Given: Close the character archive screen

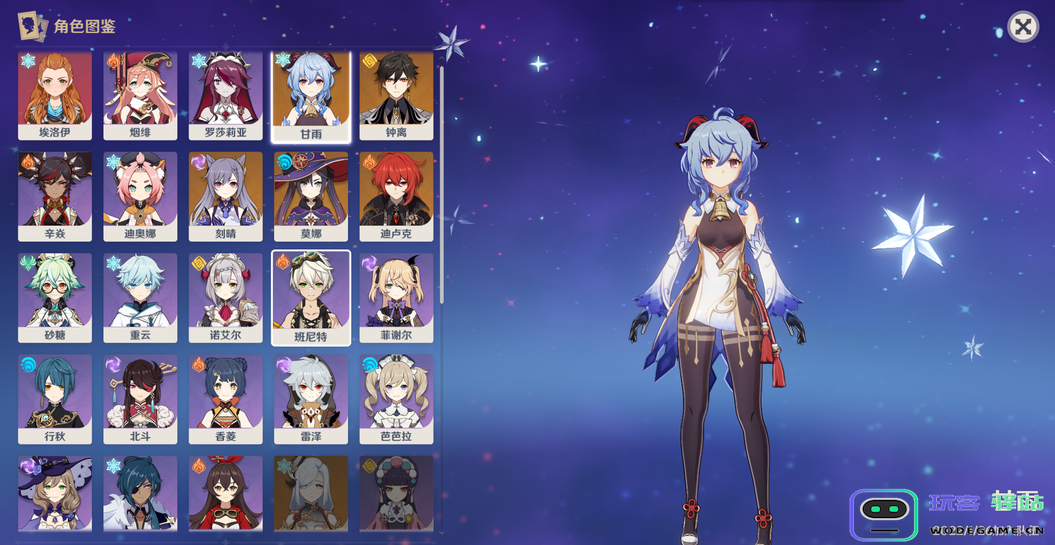Looking at the screenshot, I should [x=1022, y=27].
